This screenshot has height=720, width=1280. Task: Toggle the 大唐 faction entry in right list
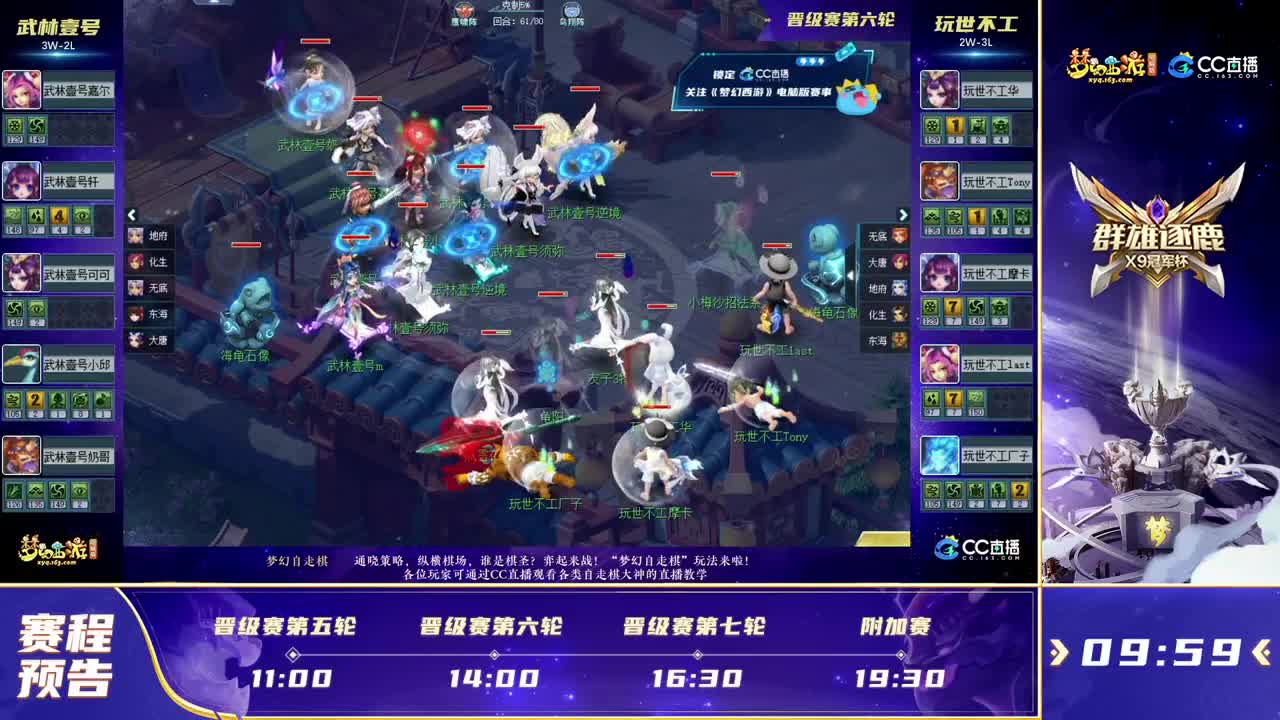click(880, 264)
